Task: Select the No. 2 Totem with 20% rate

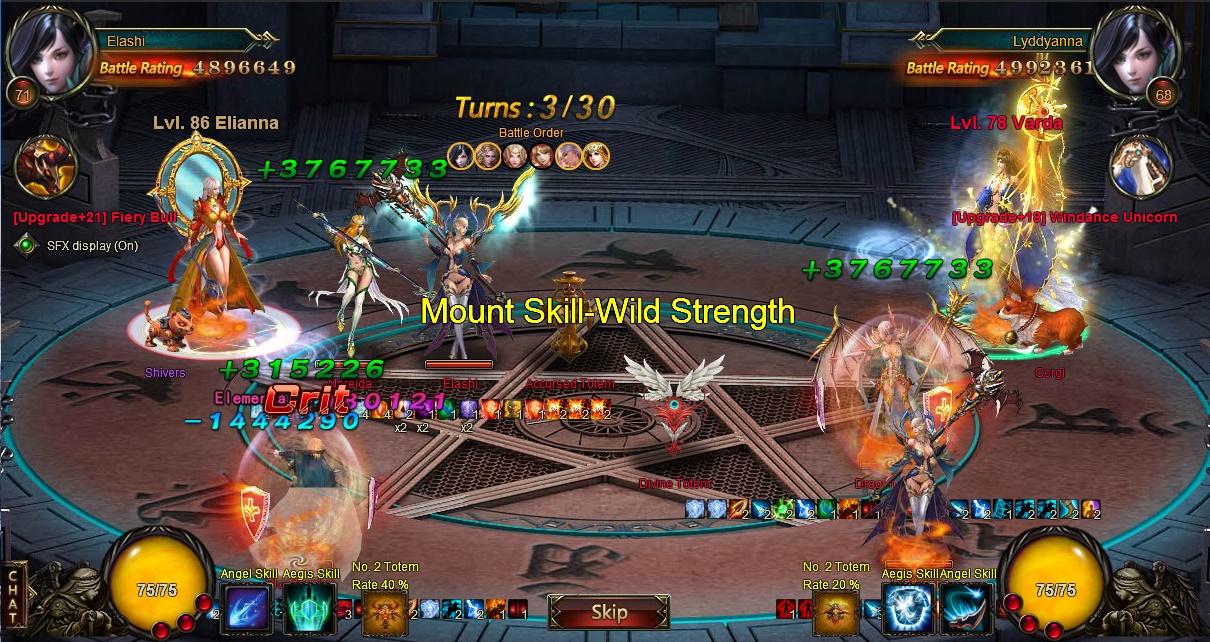Action: [x=836, y=612]
